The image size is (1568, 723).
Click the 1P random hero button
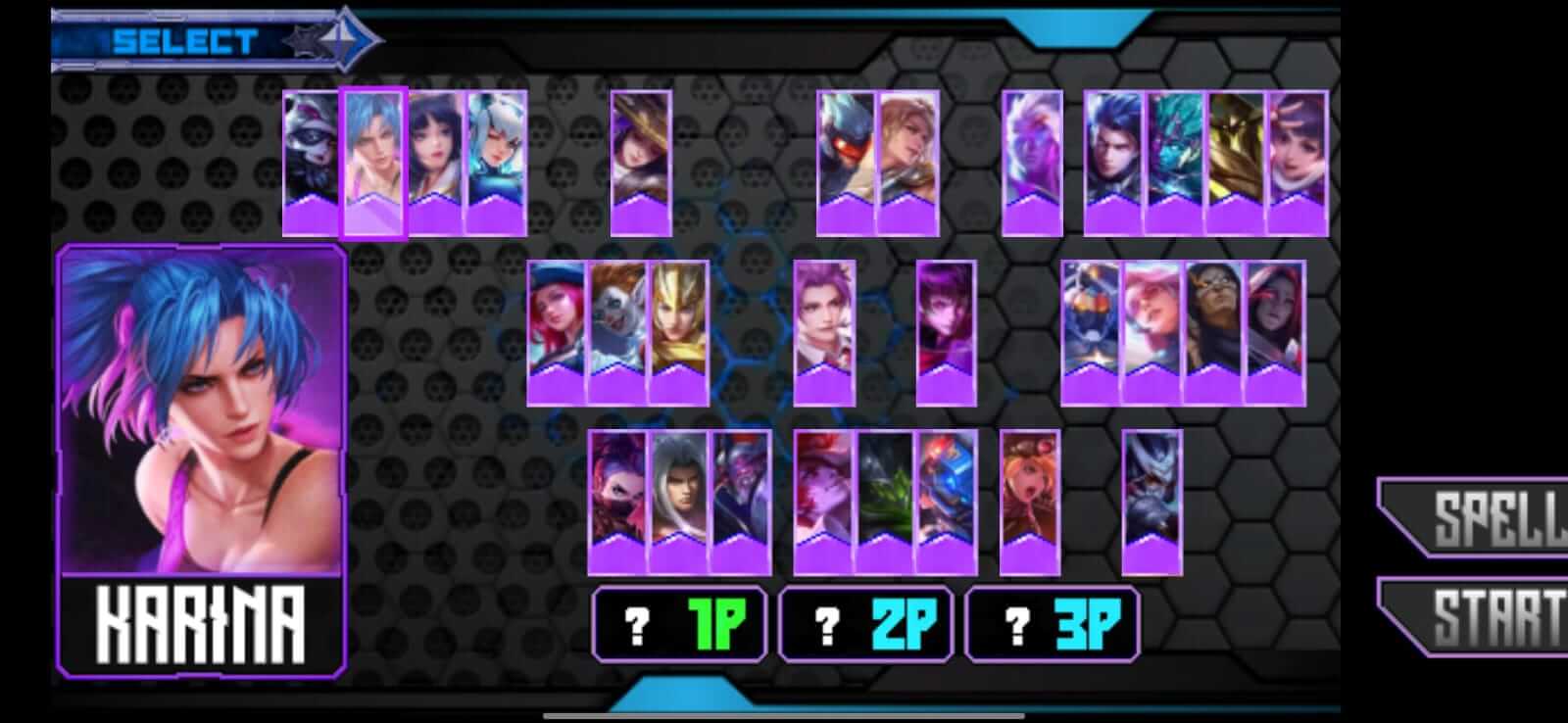[681, 622]
